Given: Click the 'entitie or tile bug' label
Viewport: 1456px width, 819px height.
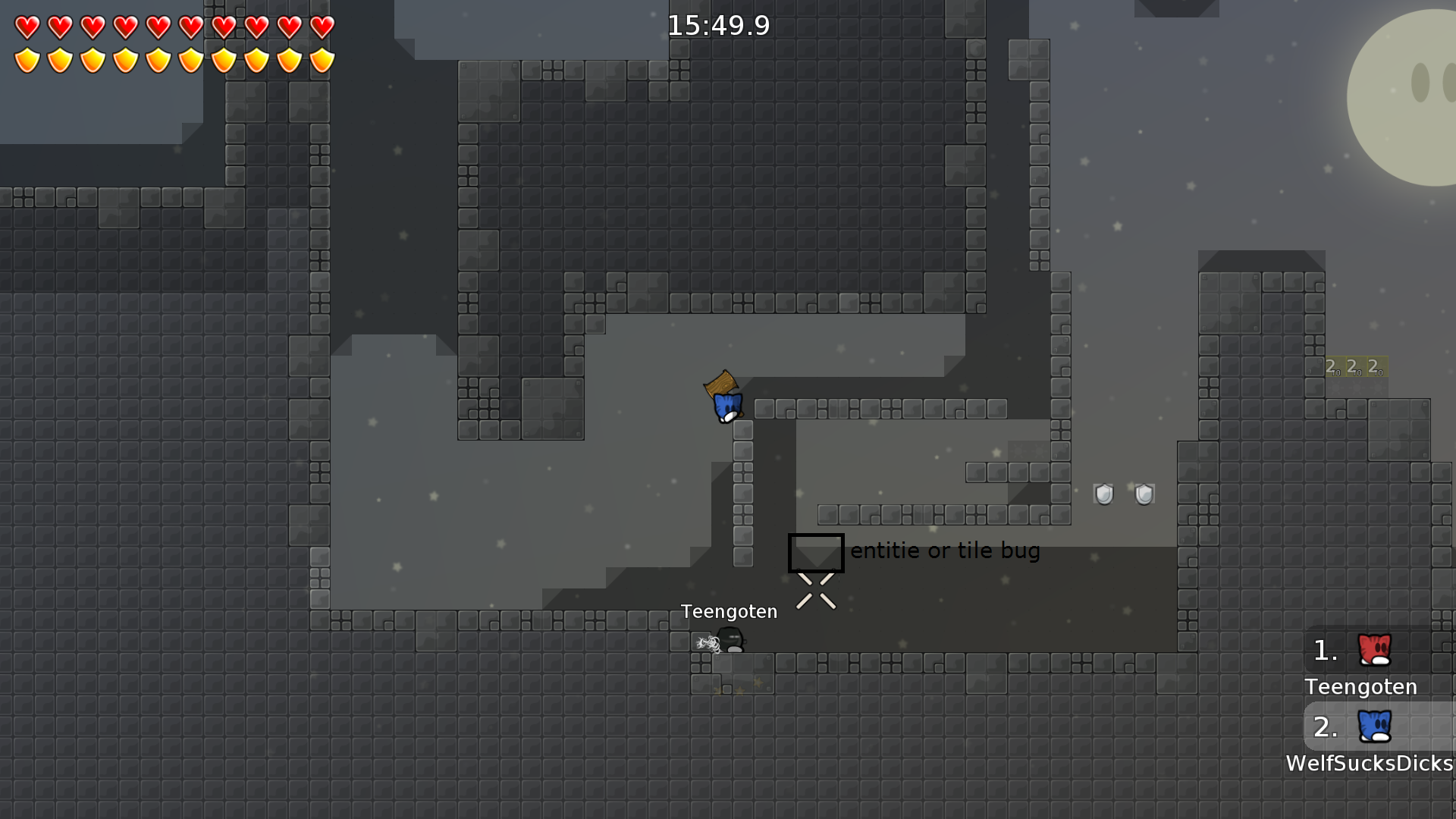Looking at the screenshot, I should tap(944, 551).
